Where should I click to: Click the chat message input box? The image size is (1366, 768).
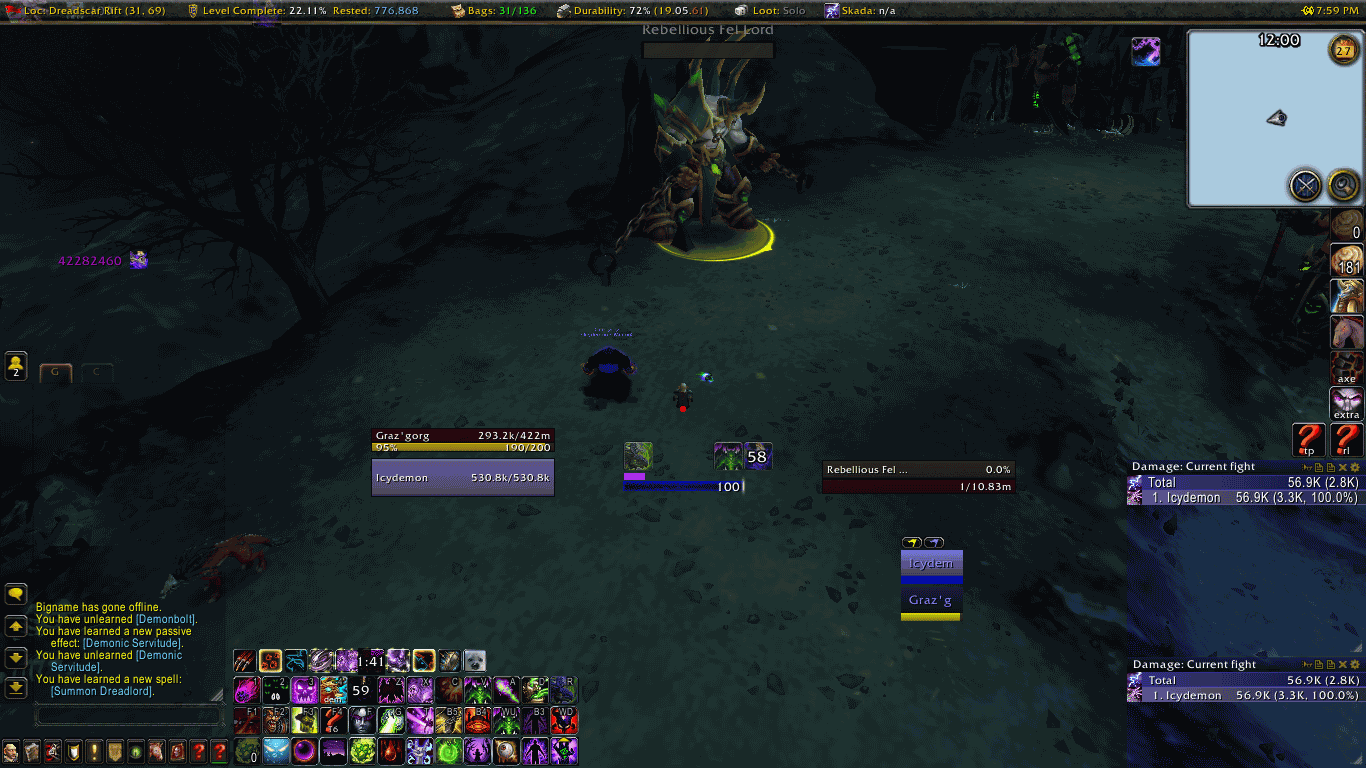point(128,716)
